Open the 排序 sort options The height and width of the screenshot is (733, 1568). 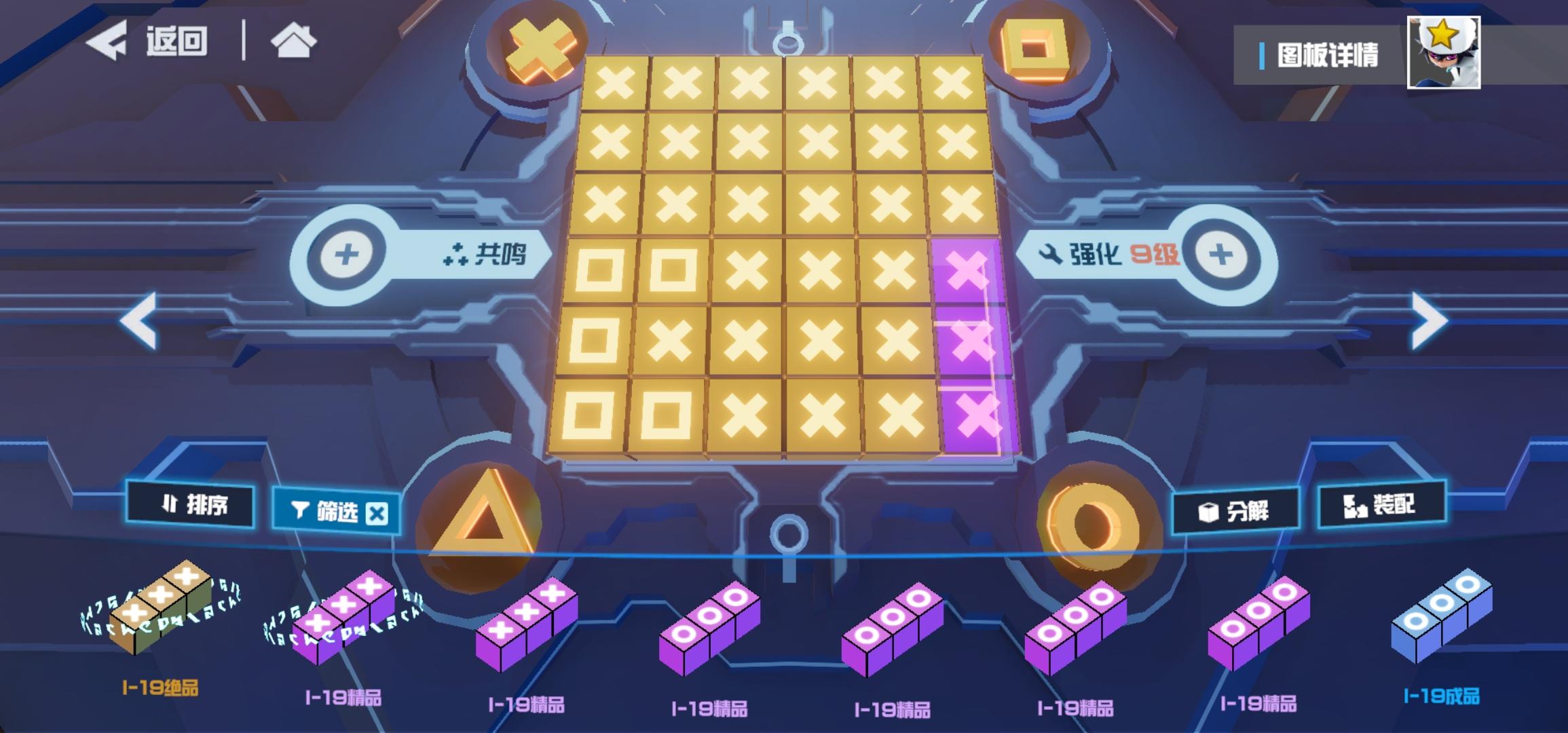(190, 506)
